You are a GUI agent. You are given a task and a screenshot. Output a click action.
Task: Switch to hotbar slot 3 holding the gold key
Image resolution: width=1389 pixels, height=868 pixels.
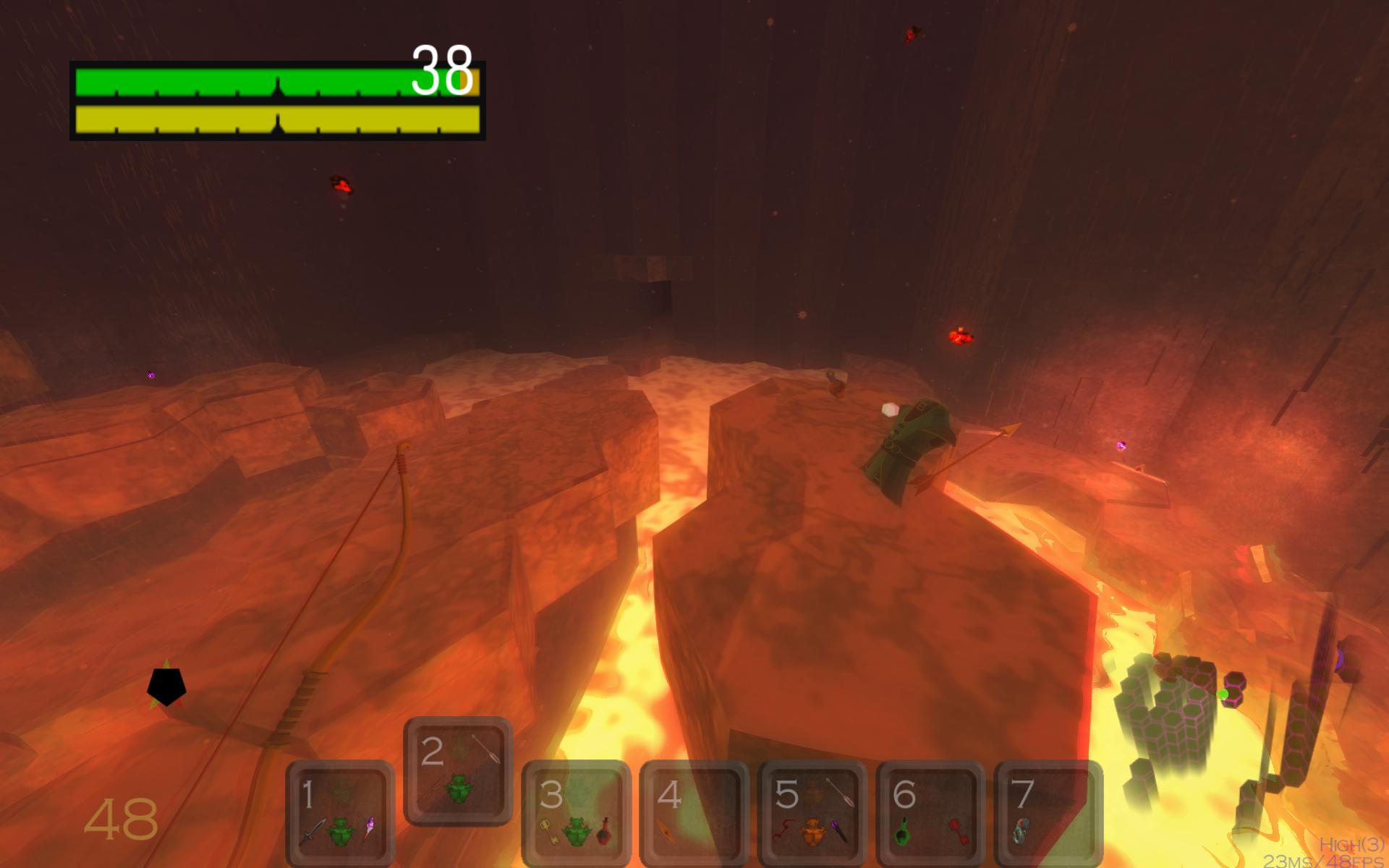click(576, 813)
